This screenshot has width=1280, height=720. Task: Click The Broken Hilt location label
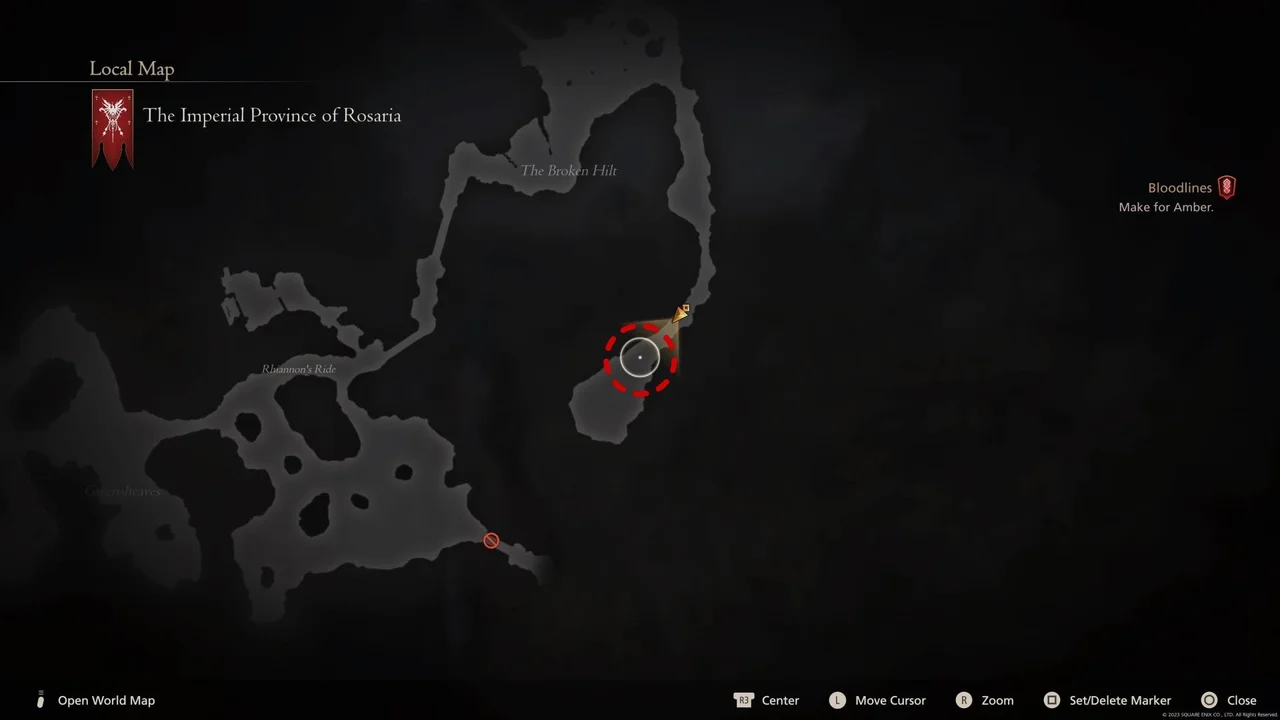click(568, 170)
